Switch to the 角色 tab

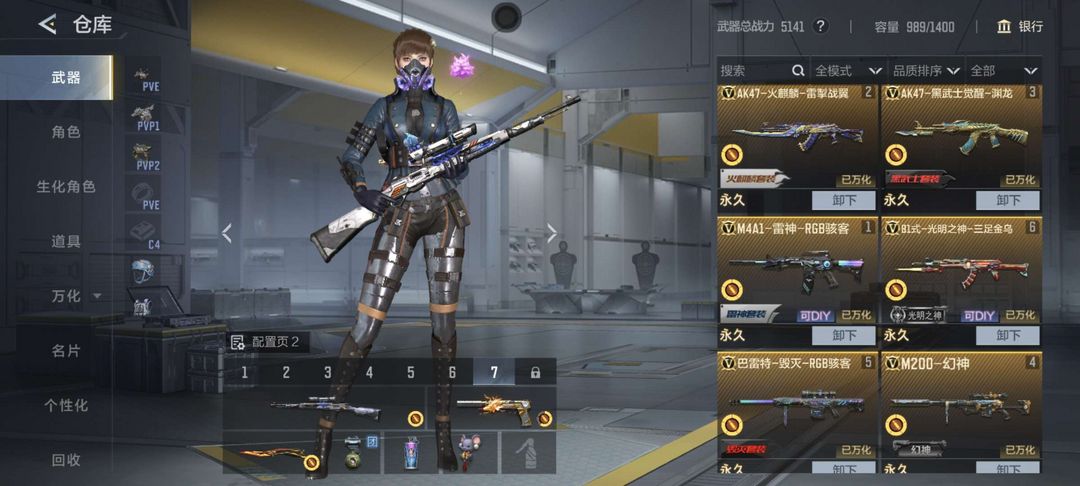(66, 132)
